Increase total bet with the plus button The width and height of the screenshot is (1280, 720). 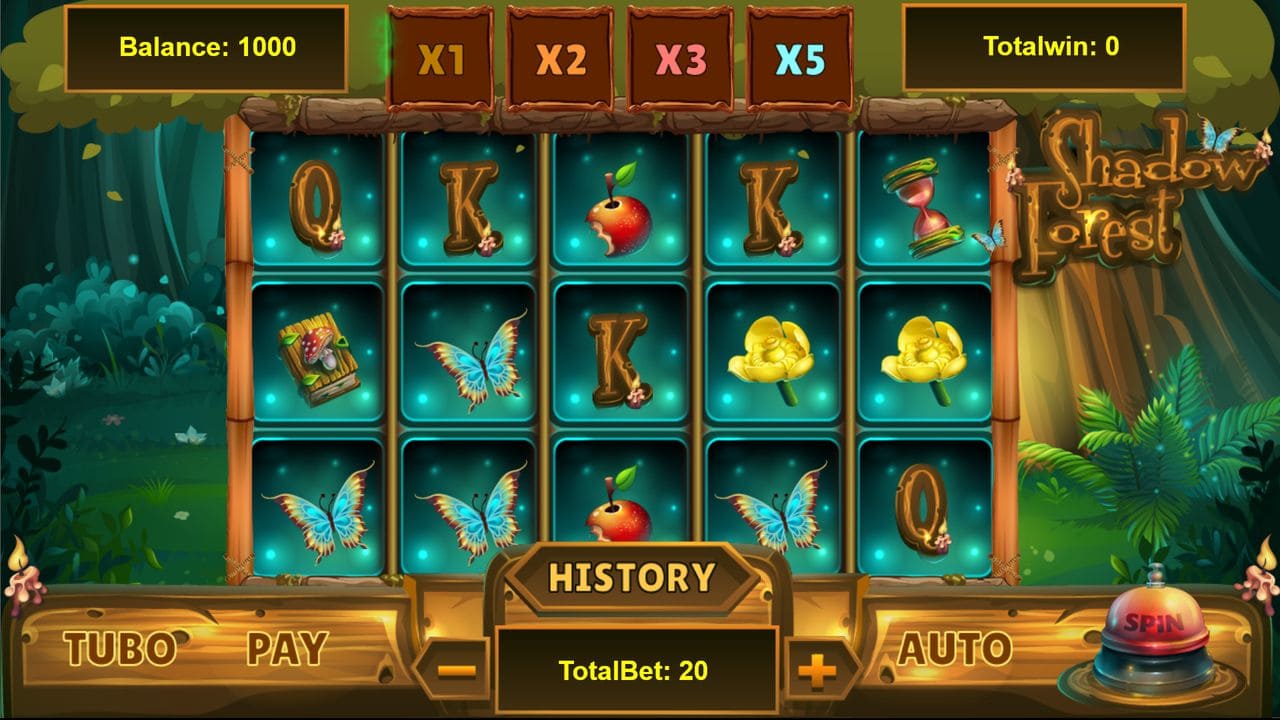point(818,671)
